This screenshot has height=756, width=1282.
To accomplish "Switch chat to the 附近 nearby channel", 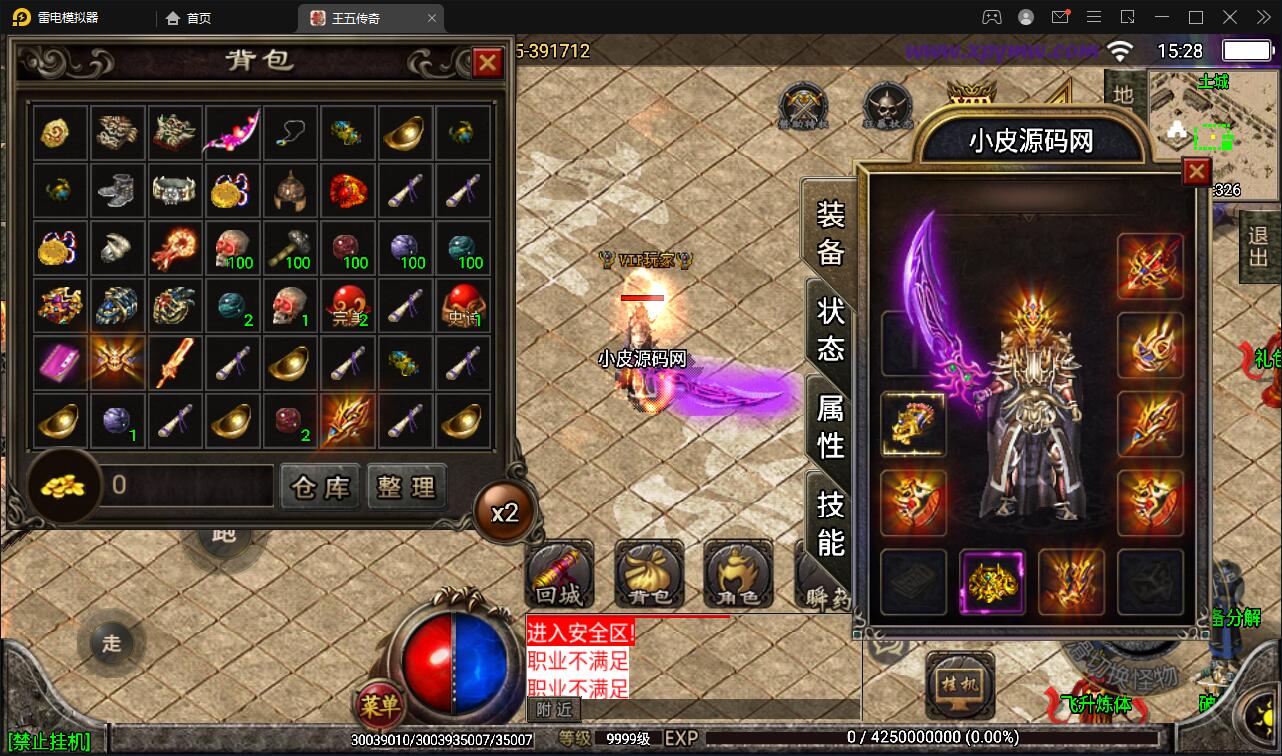I will (x=553, y=709).
